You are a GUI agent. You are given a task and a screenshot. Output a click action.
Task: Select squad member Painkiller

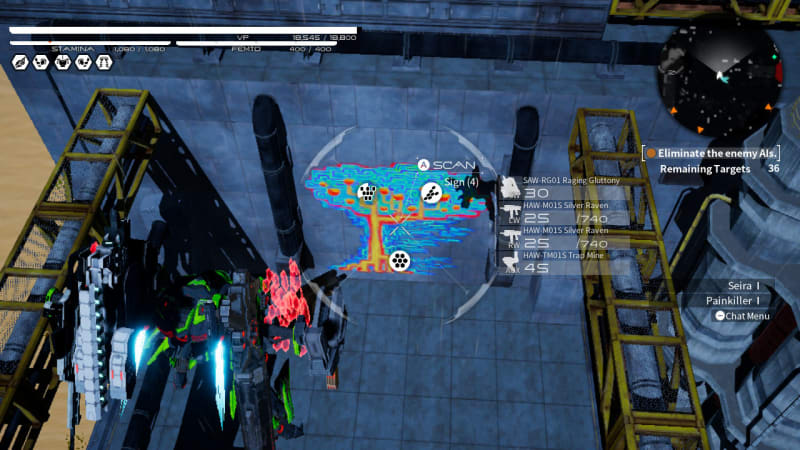(732, 300)
